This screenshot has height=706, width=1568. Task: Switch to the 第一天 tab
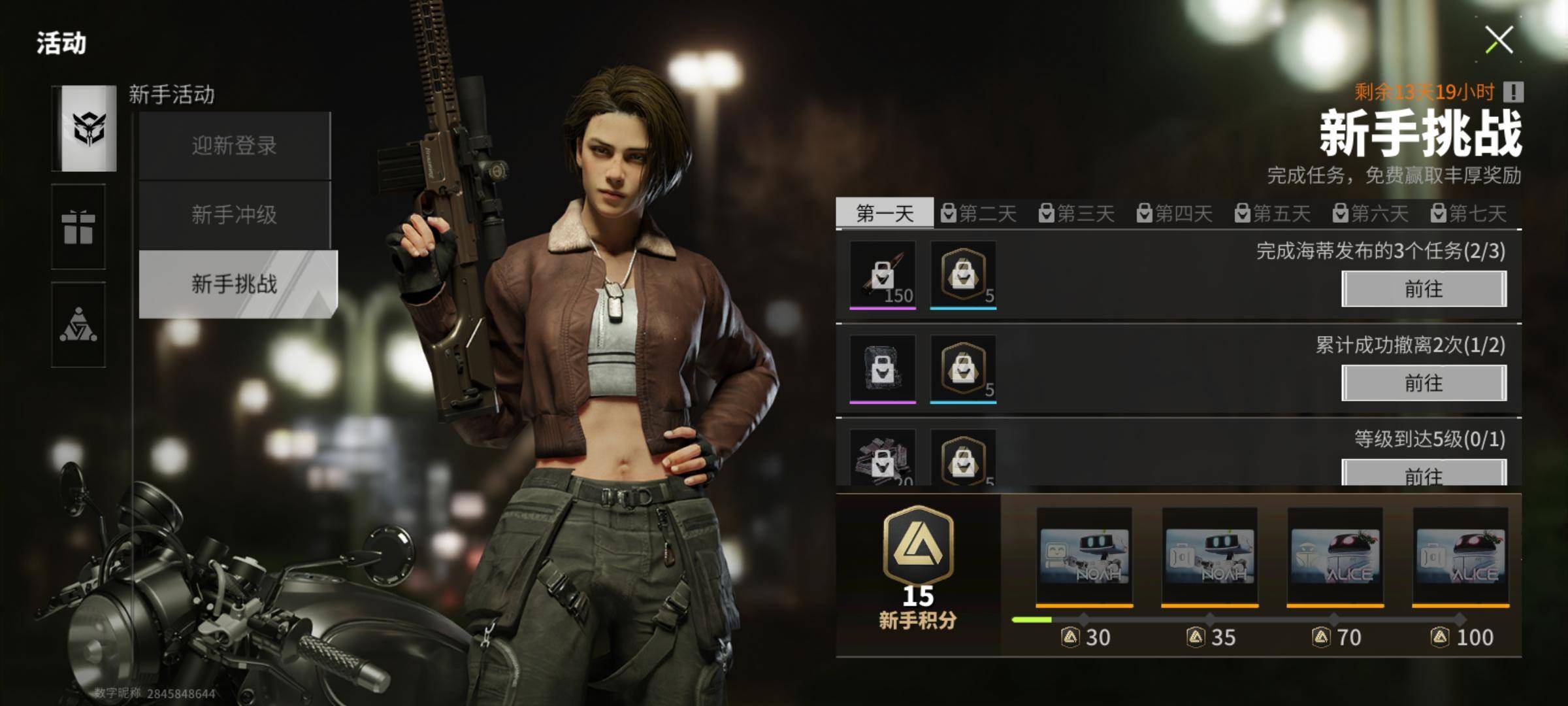click(885, 213)
